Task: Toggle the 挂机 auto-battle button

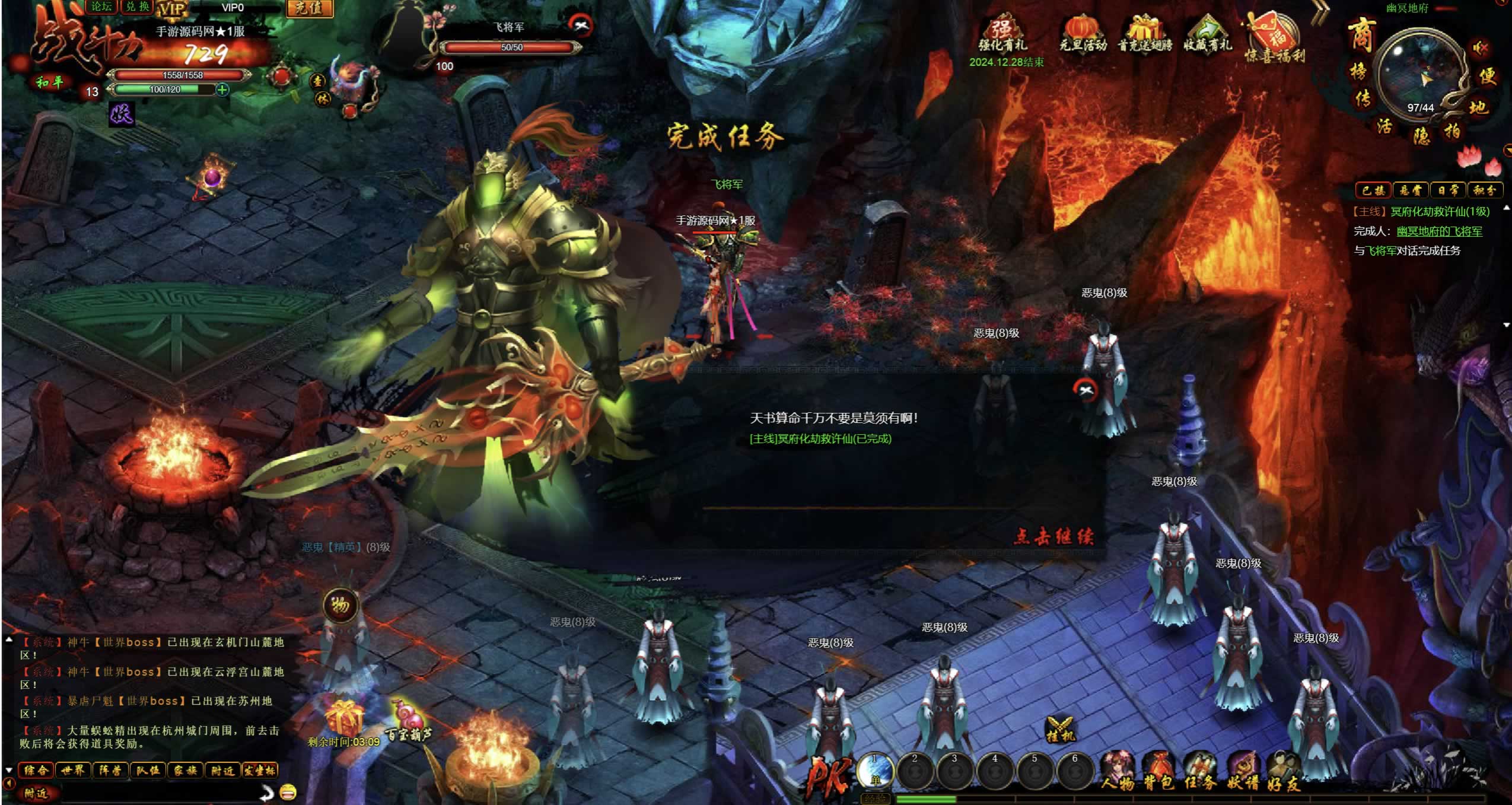Action: point(1060,730)
